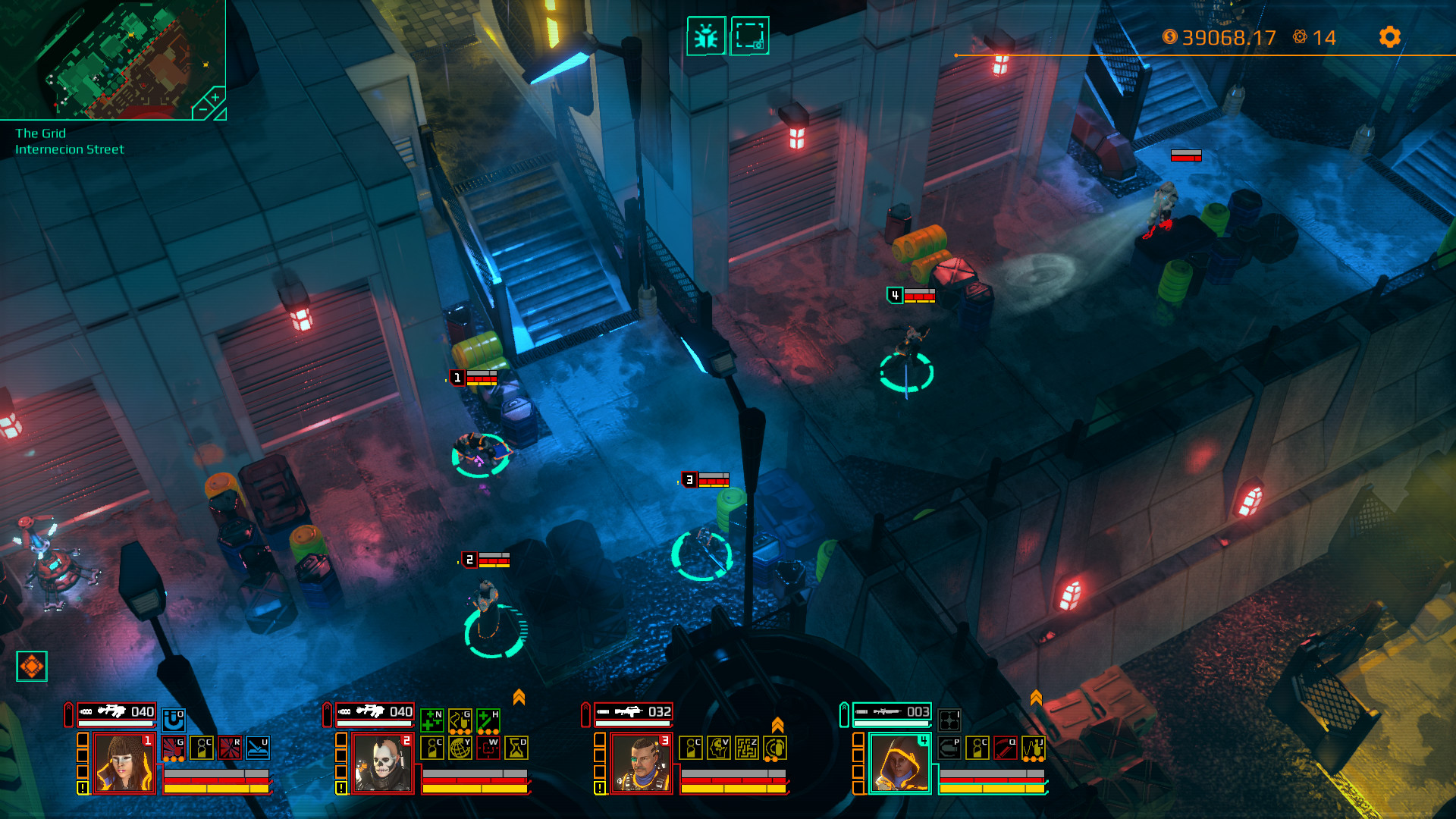Trigger Agent 3's grenade ability icon
The width and height of the screenshot is (1456, 819).
(775, 749)
